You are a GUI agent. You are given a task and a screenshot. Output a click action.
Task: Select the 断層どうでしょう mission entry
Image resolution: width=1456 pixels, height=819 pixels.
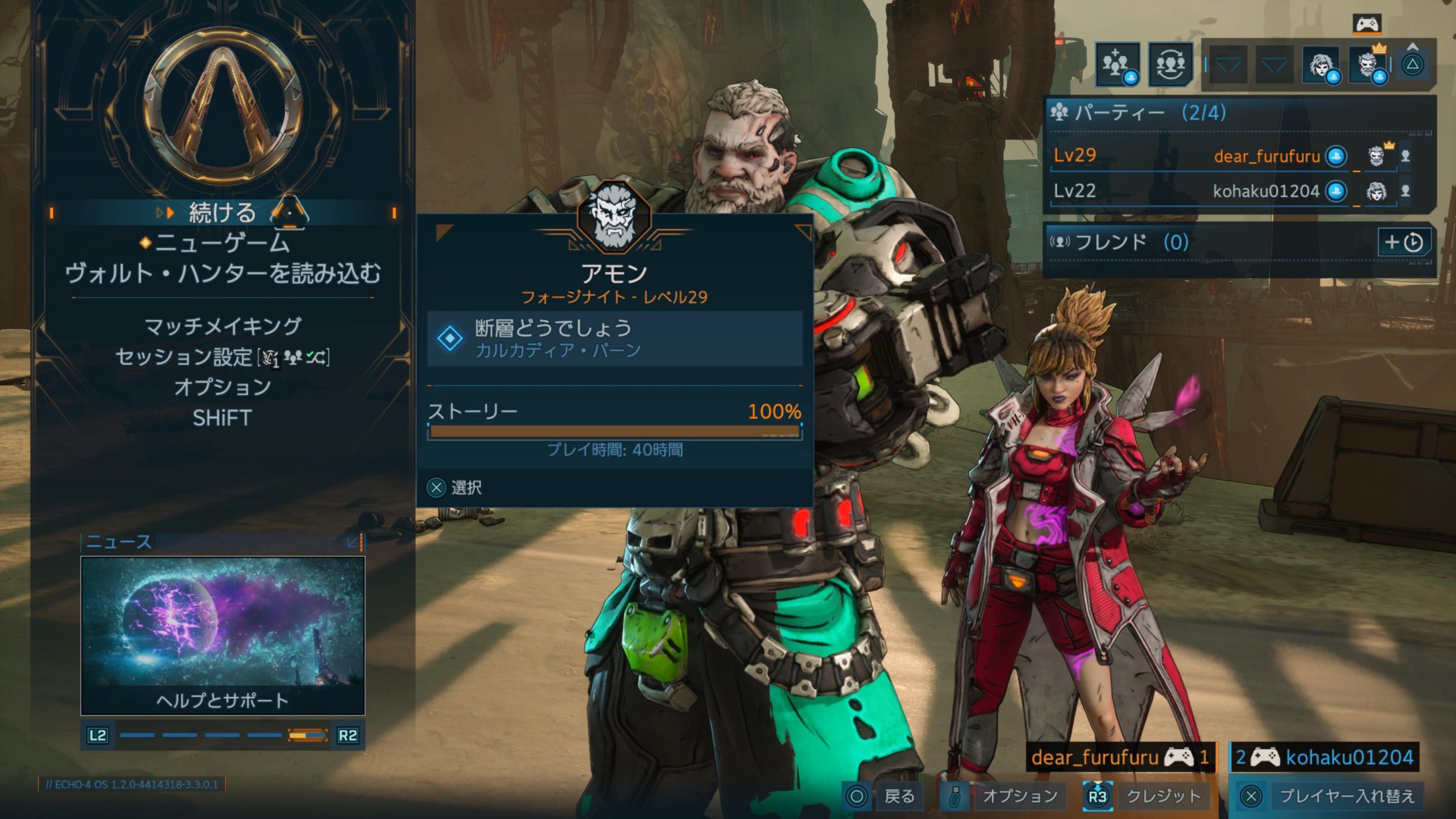click(x=614, y=338)
